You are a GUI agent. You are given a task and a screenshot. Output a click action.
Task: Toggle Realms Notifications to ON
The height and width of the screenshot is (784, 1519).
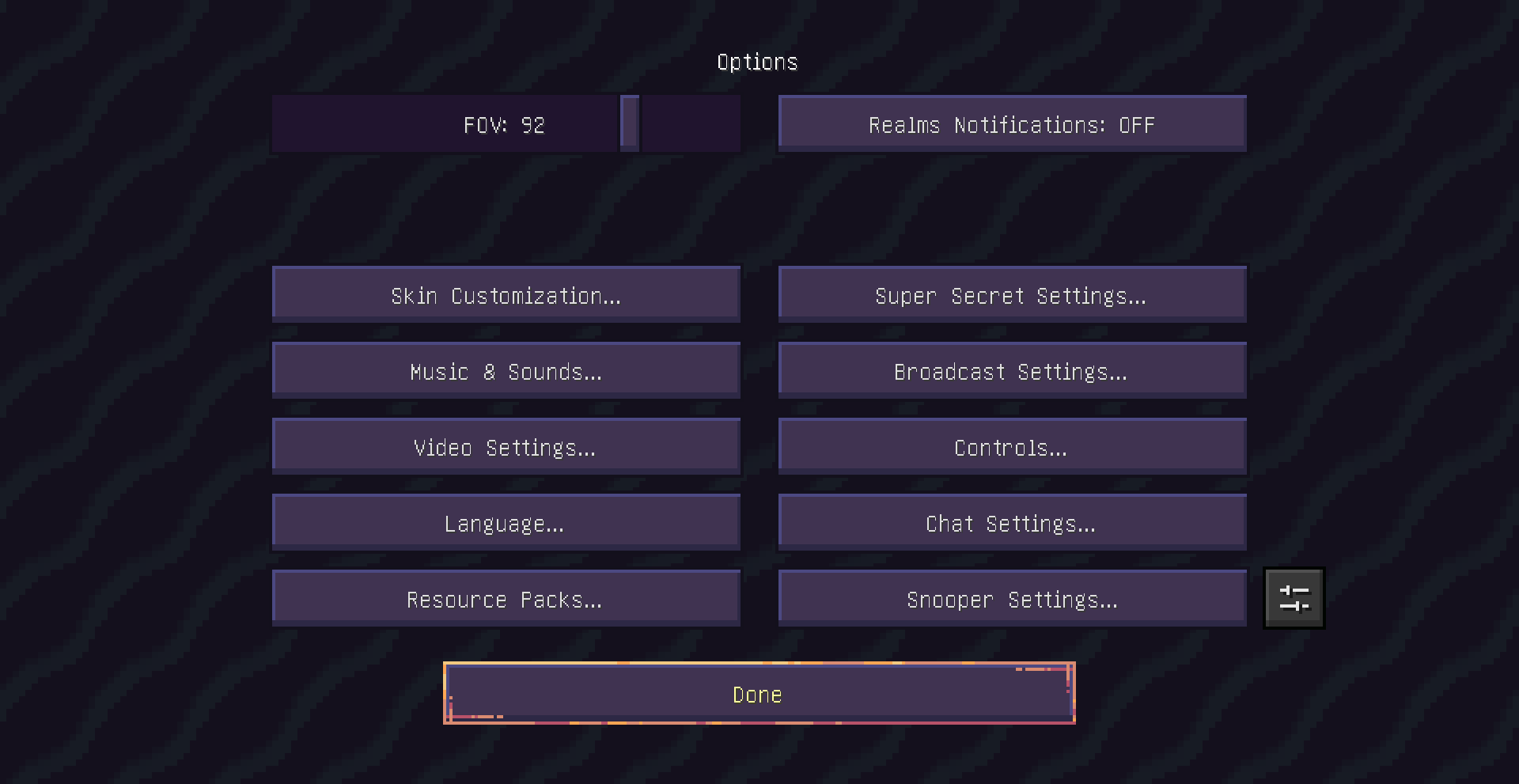click(1011, 123)
